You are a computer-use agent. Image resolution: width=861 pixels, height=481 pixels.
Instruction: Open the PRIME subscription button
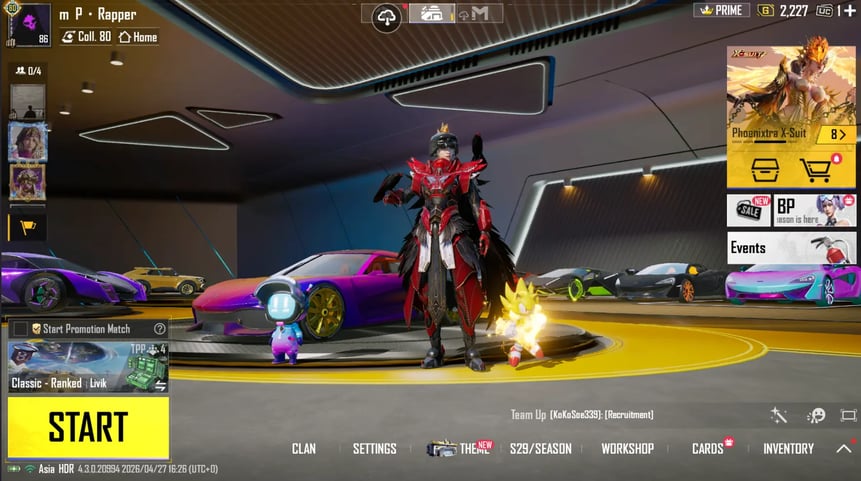[x=721, y=10]
